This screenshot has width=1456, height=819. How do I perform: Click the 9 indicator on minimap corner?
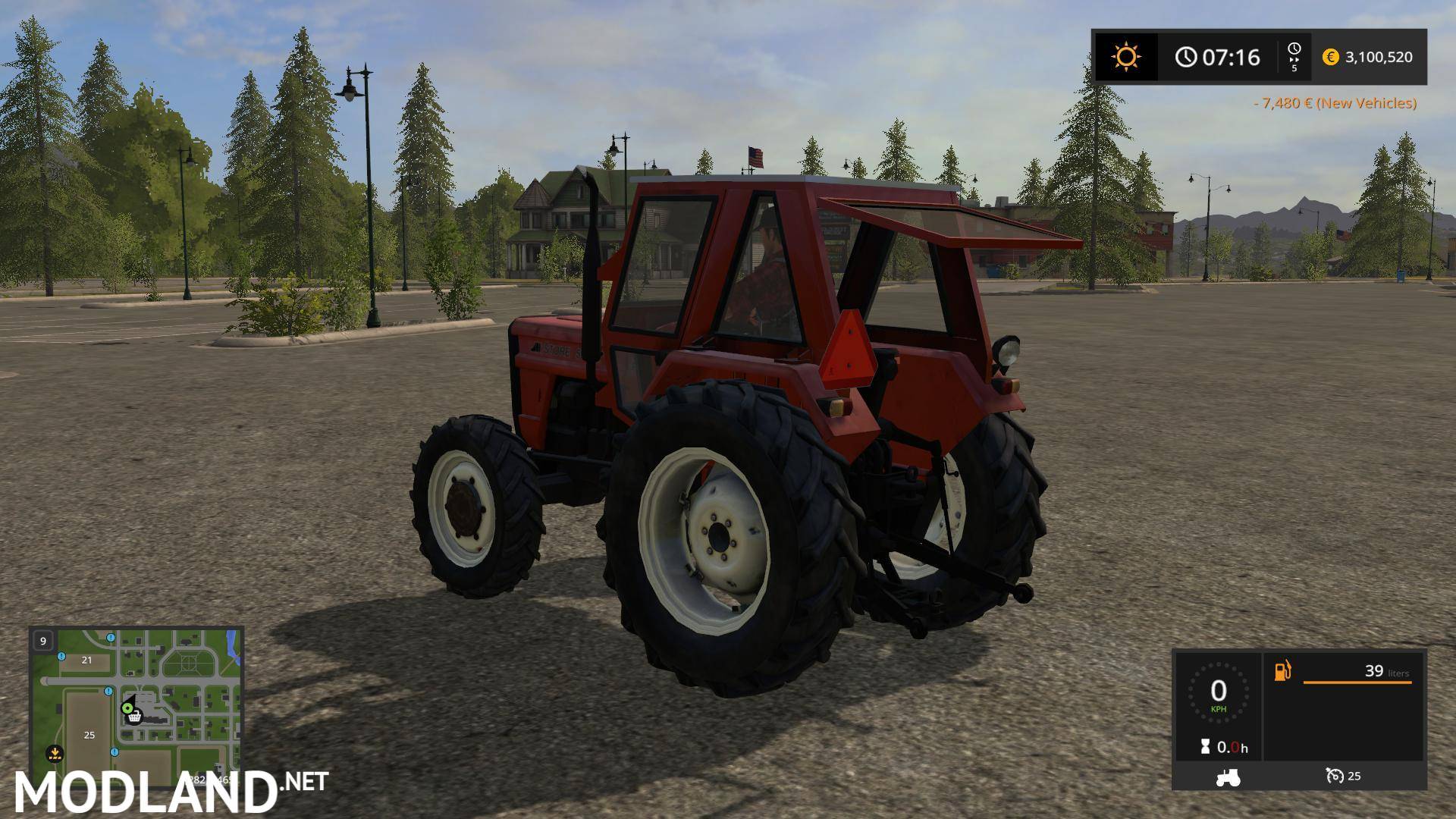tap(42, 641)
